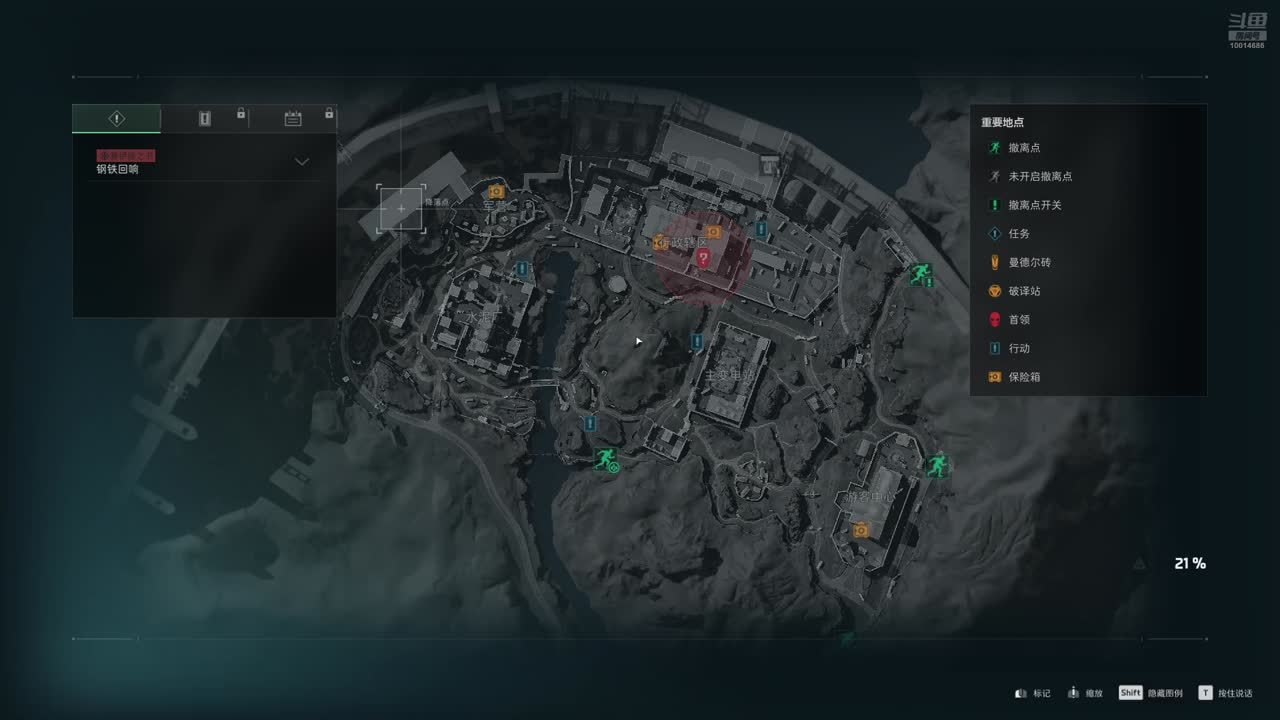
Task: Click the red question mark marker
Action: [x=703, y=258]
